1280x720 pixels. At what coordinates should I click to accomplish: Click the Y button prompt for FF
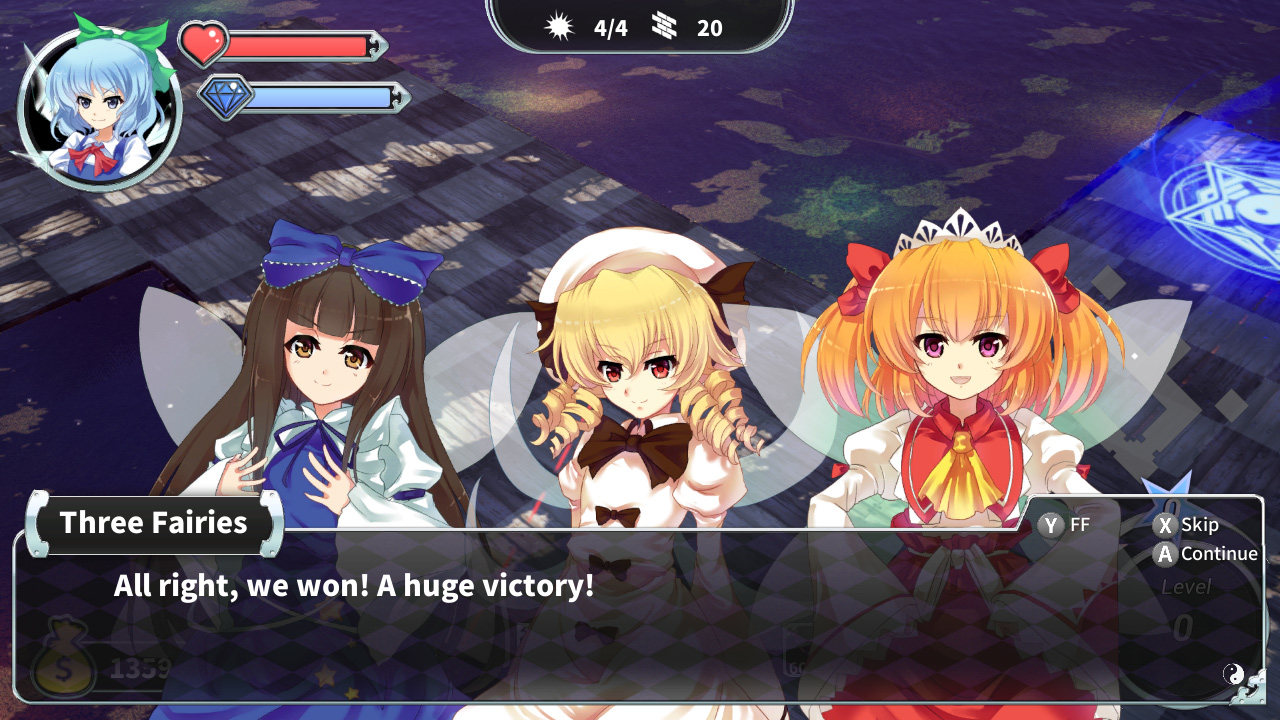click(x=1051, y=523)
